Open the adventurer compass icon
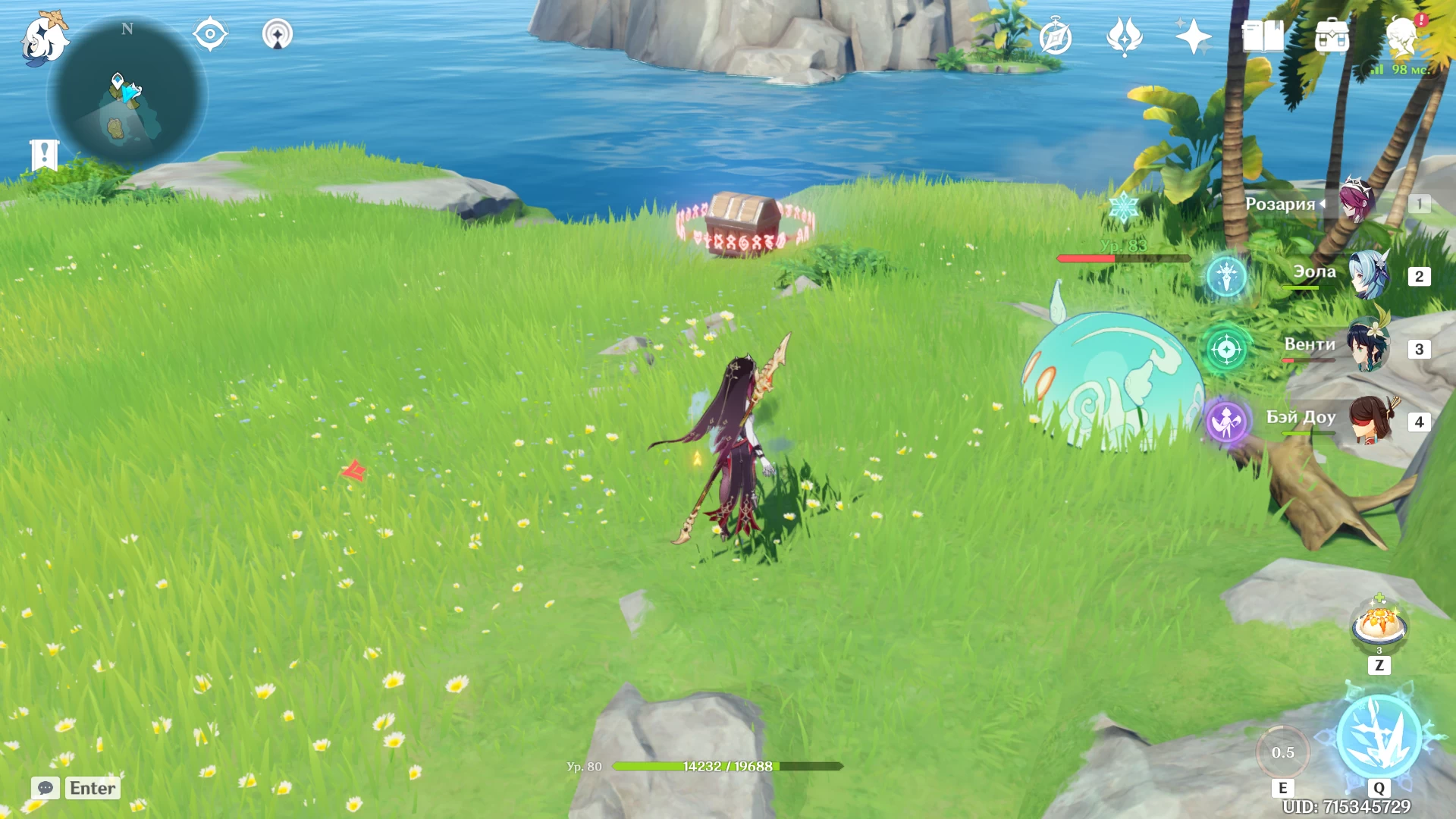This screenshot has height=819, width=1456. [x=1055, y=36]
